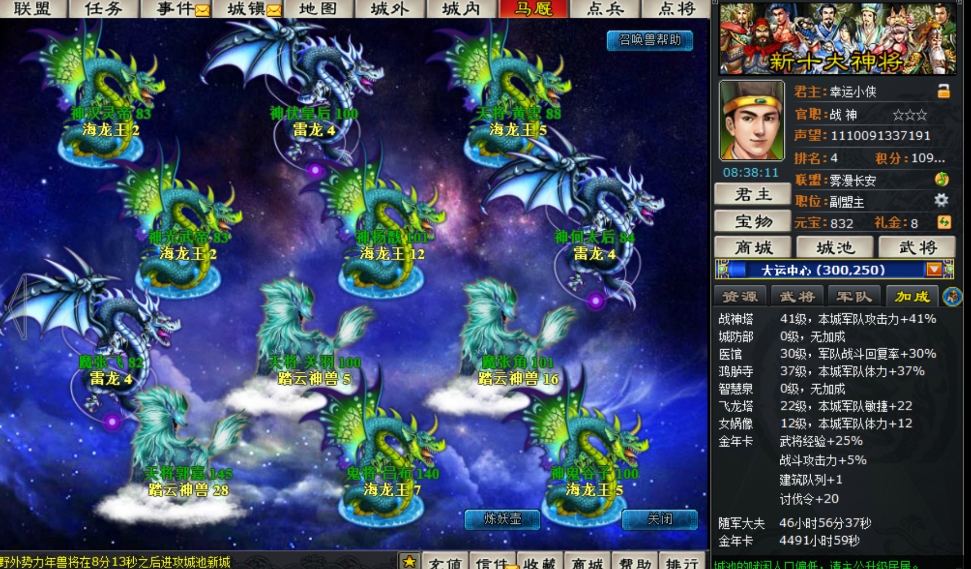Open the 联盟 alliance tab
The image size is (971, 569).
(33, 9)
